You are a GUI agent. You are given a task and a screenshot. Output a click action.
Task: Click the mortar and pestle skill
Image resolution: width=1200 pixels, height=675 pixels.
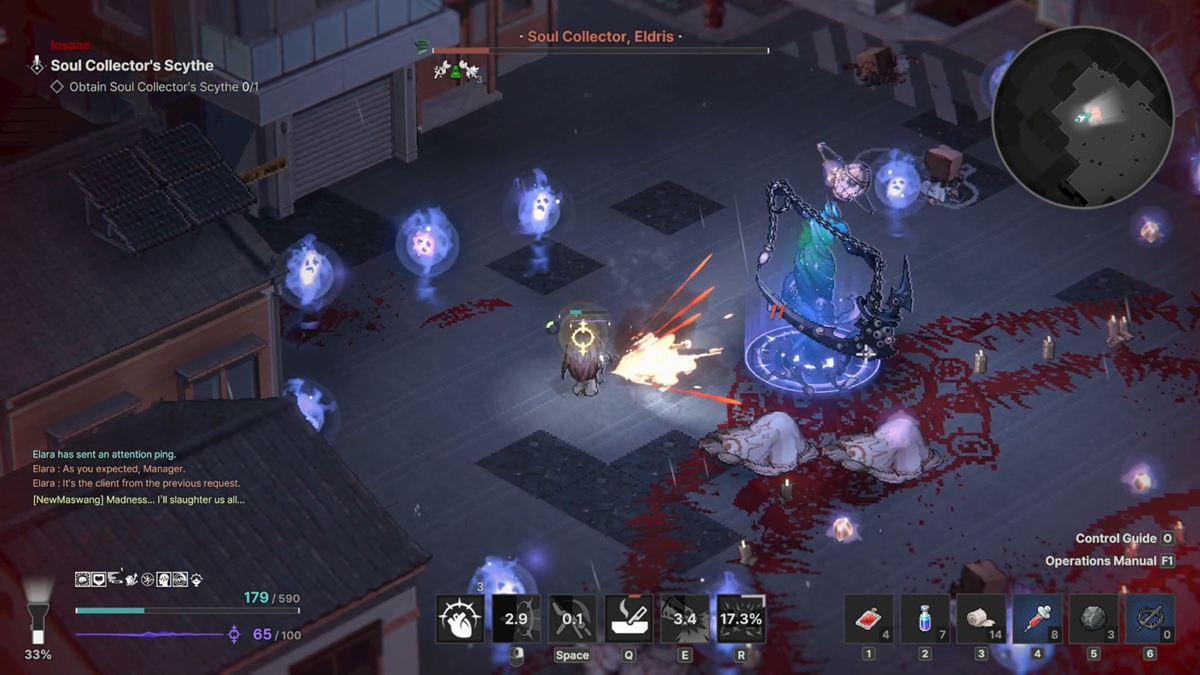click(628, 619)
